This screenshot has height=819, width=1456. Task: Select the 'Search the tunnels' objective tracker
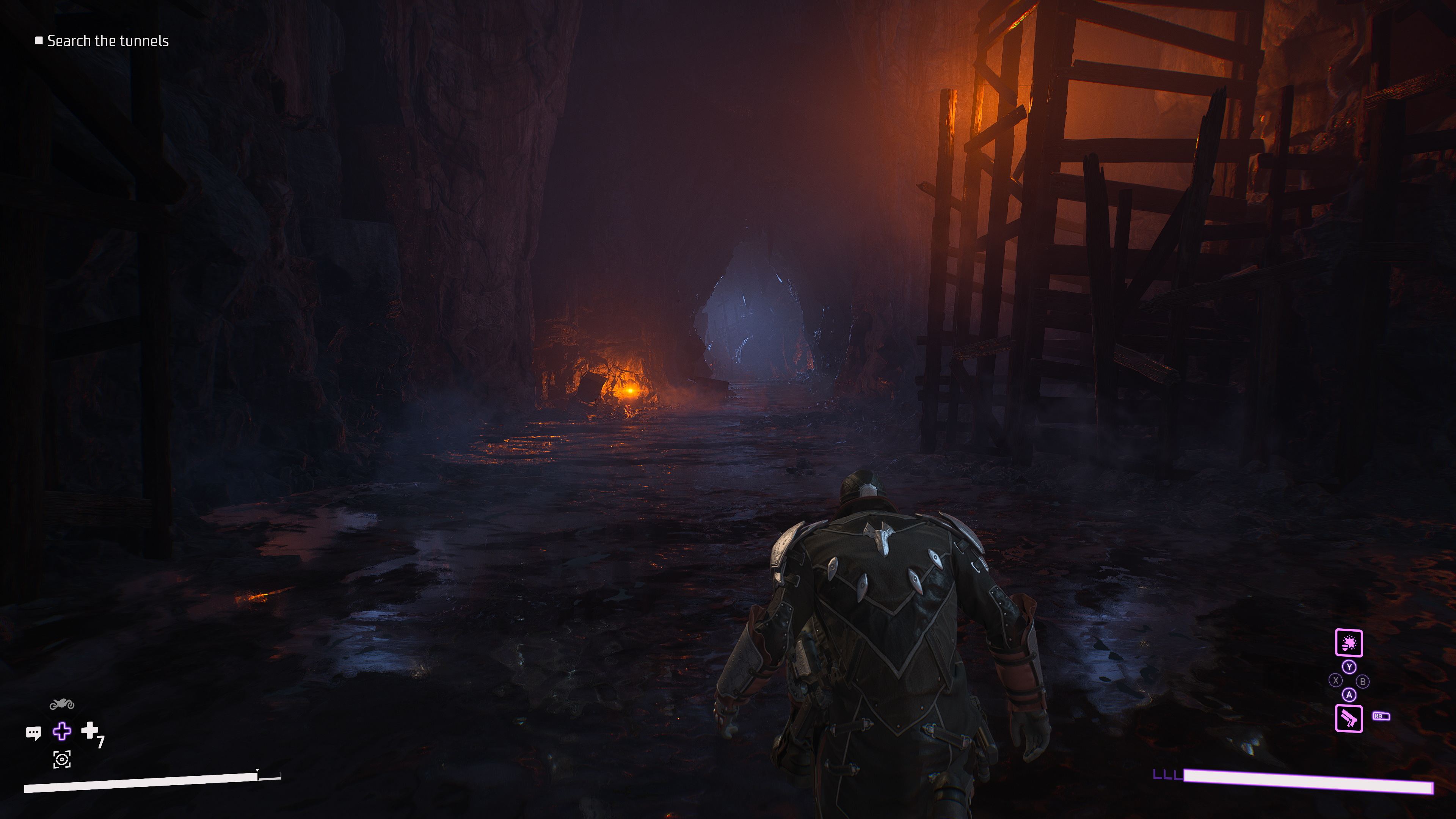107,41
